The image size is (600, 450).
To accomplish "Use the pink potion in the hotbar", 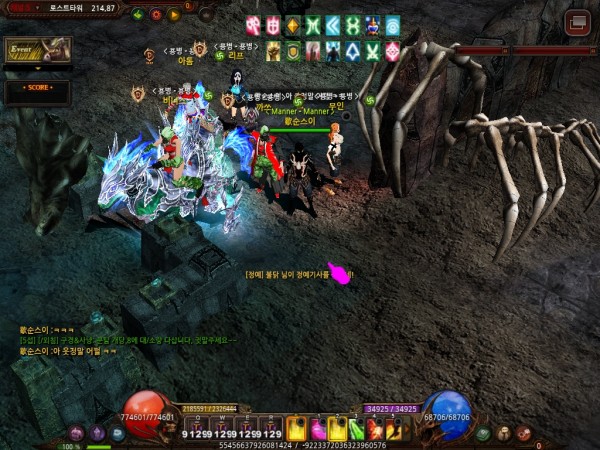I will (316, 428).
